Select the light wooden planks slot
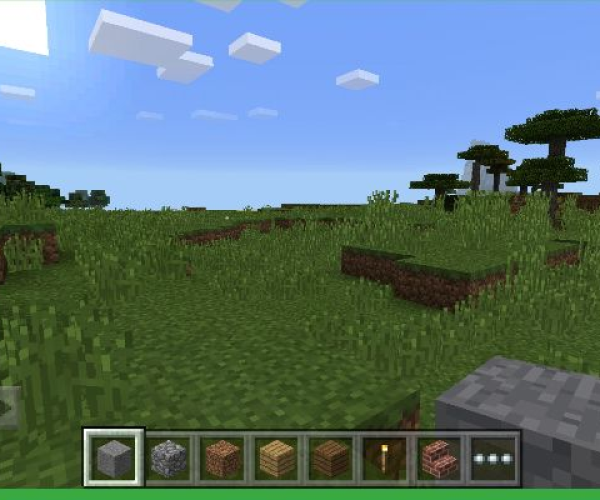 click(277, 459)
